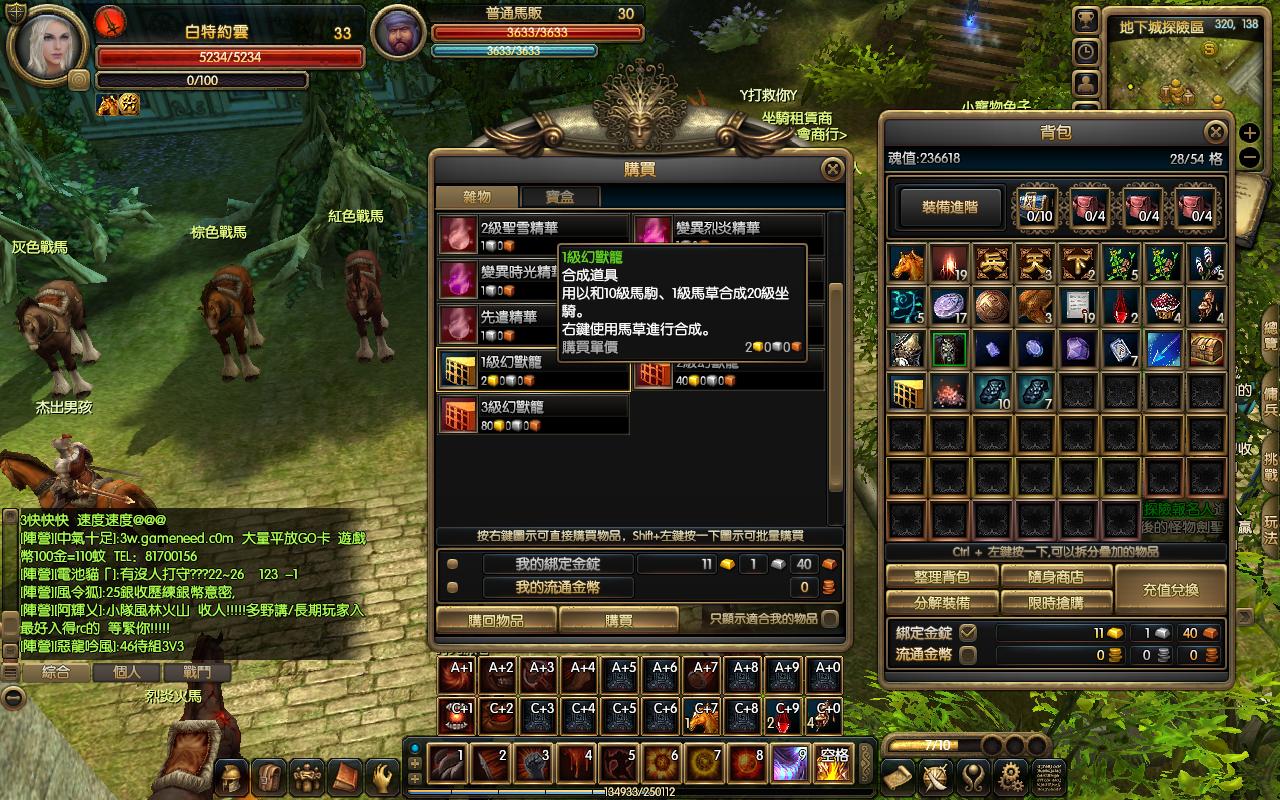
Task: Close the 購買 shop window
Action: click(832, 169)
